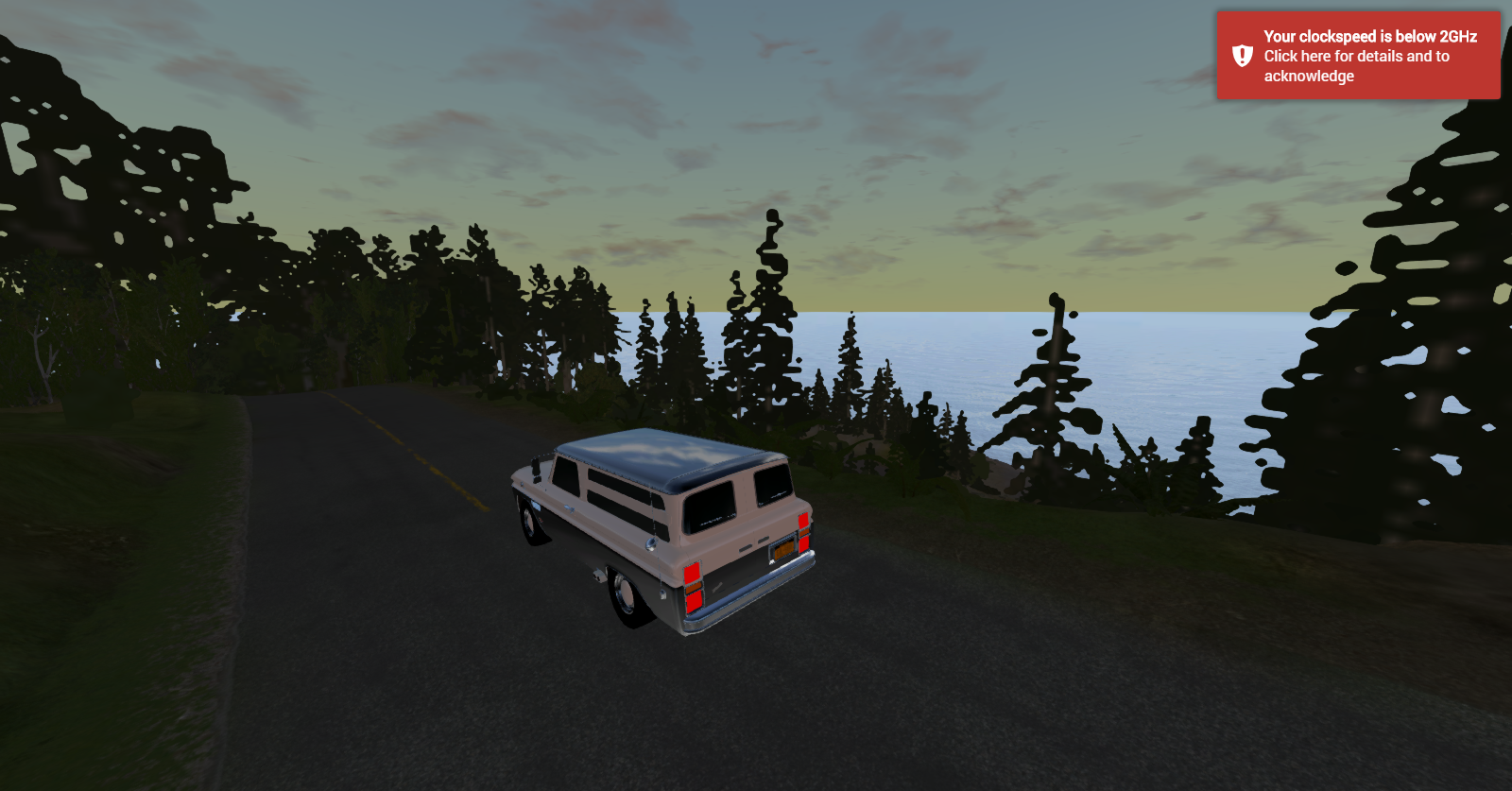Click the bold clockspeed warning title text

(1369, 38)
